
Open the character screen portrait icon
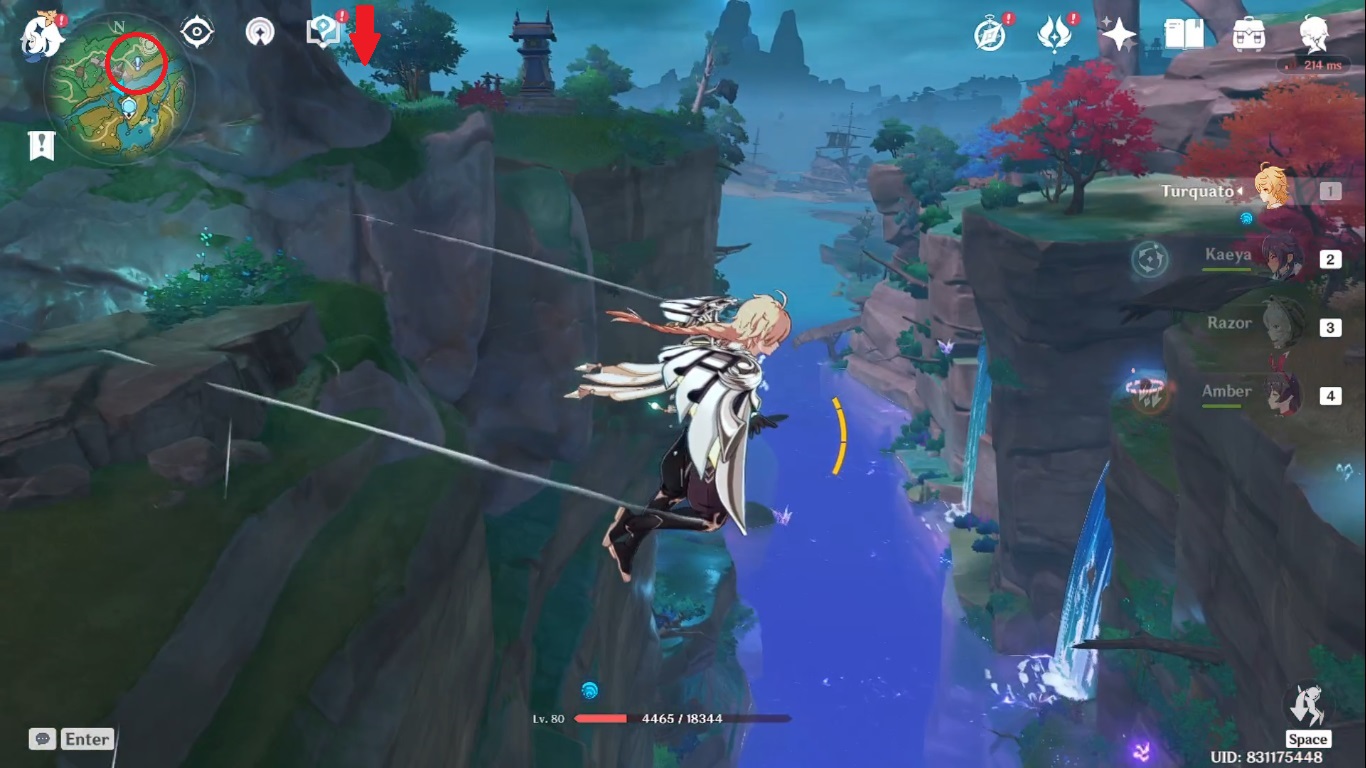1314,35
